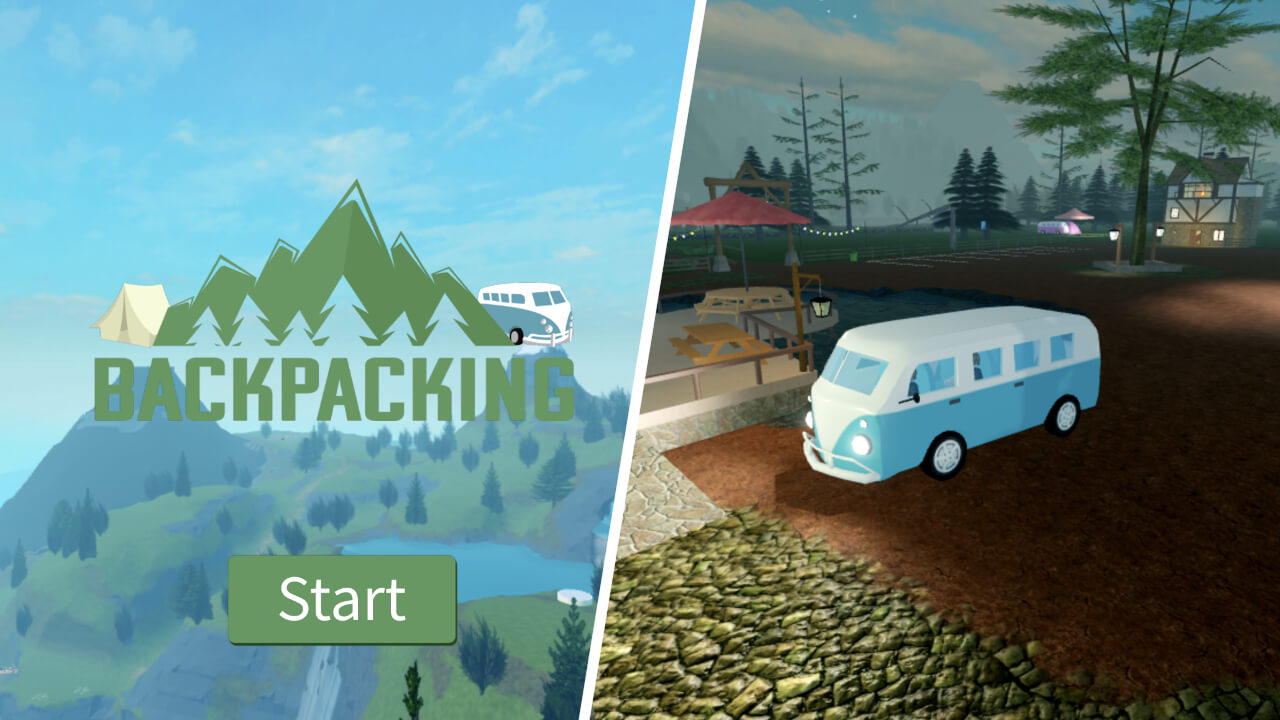Select the hanging lantern near the picnic area
1280x720 pixels.
[x=820, y=307]
